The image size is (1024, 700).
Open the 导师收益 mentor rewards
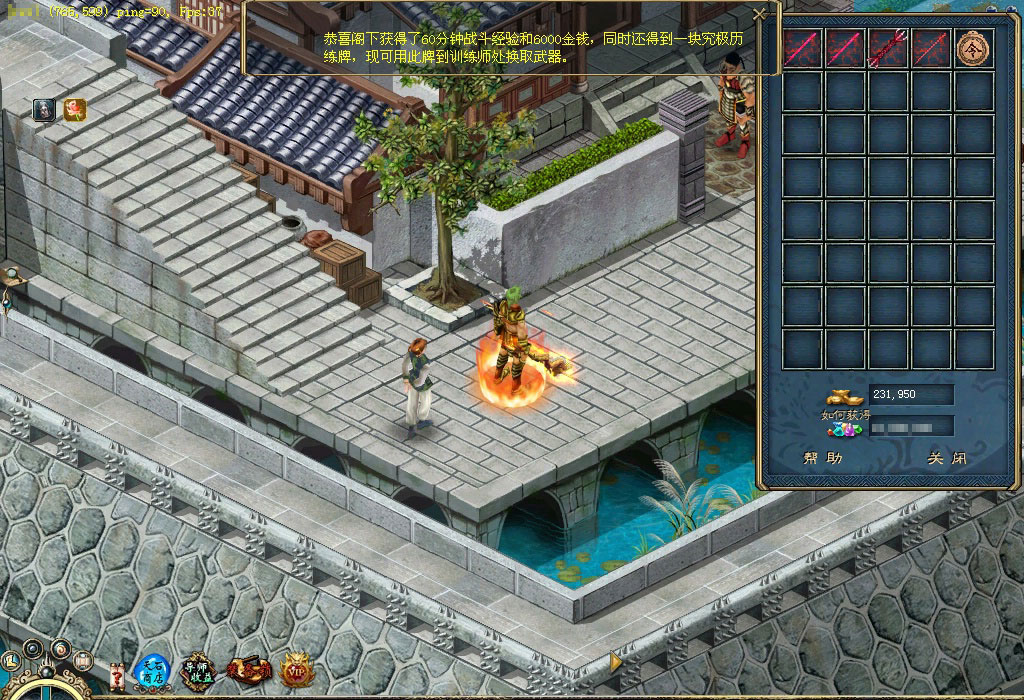click(x=199, y=672)
